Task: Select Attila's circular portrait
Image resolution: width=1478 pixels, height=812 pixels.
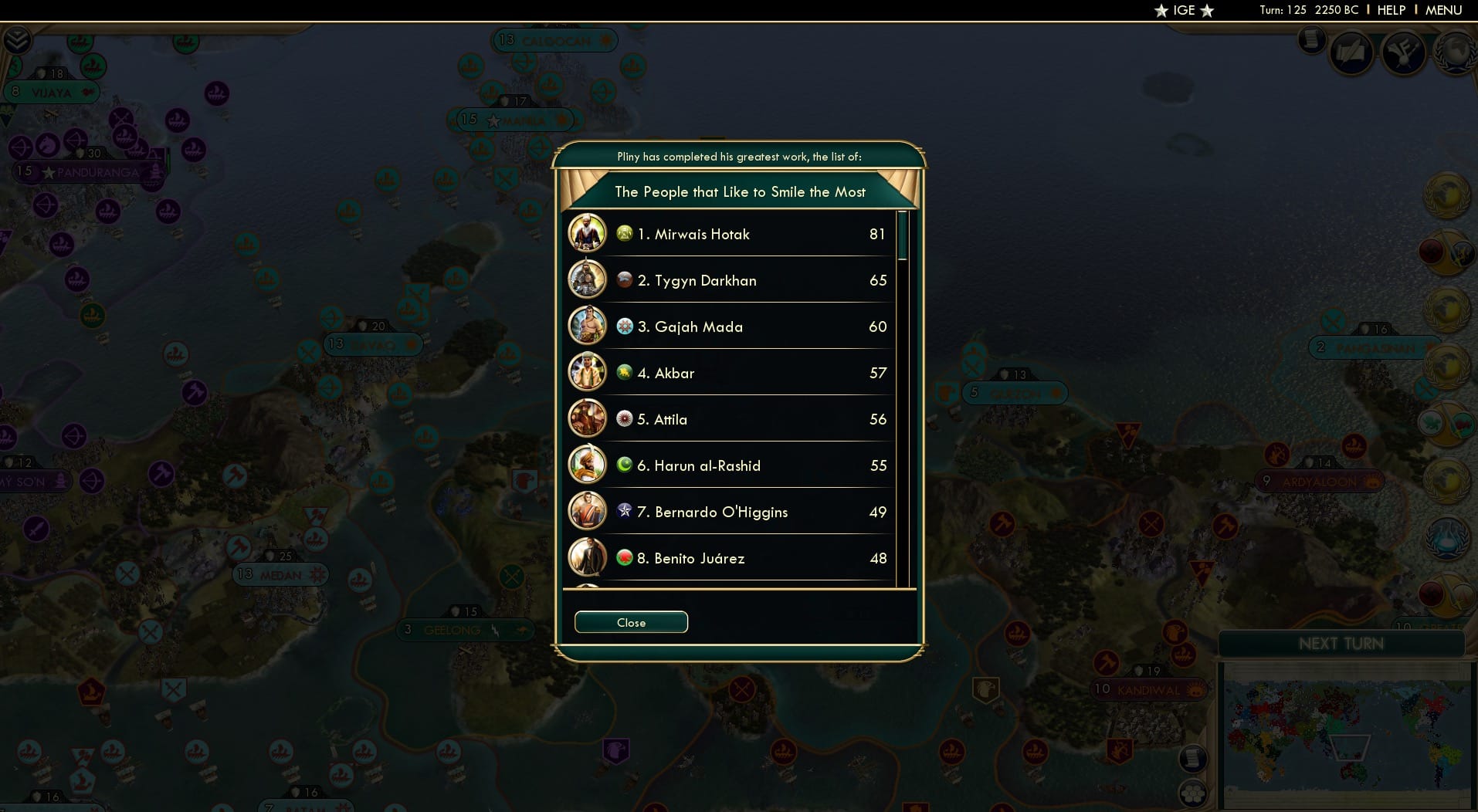Action: pos(588,418)
